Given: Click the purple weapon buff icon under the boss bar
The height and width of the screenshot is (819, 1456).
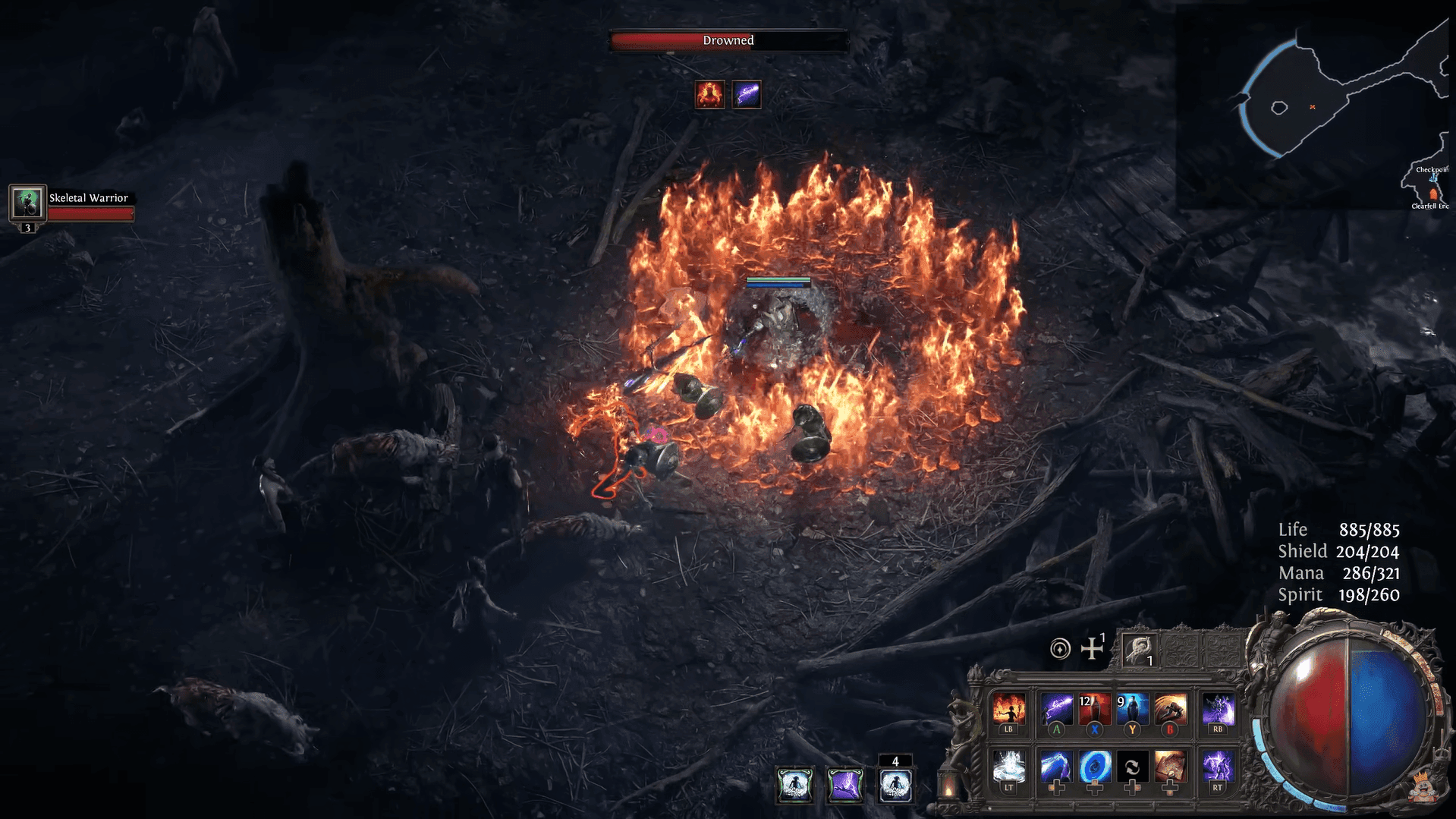Looking at the screenshot, I should pos(747,94).
